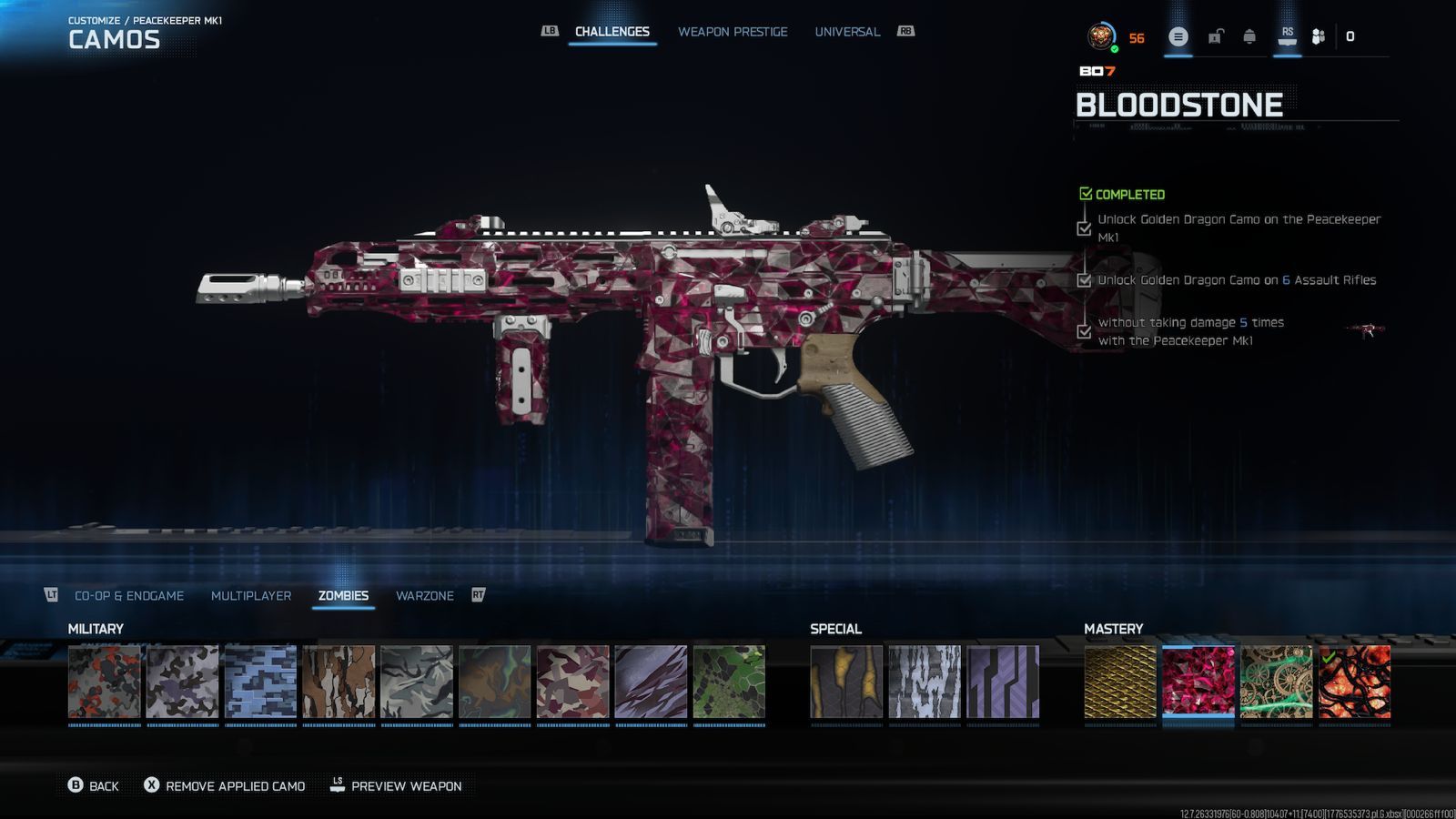The image size is (1456, 819).
Task: Pick the gears and clockwork mastery camo
Action: coord(1276,682)
